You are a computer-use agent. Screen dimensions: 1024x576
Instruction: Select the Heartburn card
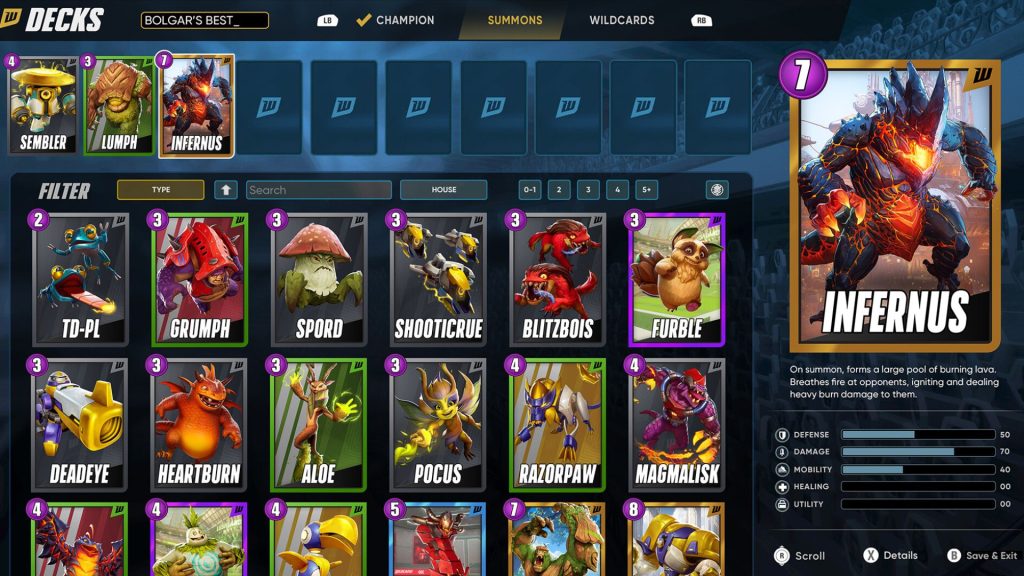tap(200, 424)
